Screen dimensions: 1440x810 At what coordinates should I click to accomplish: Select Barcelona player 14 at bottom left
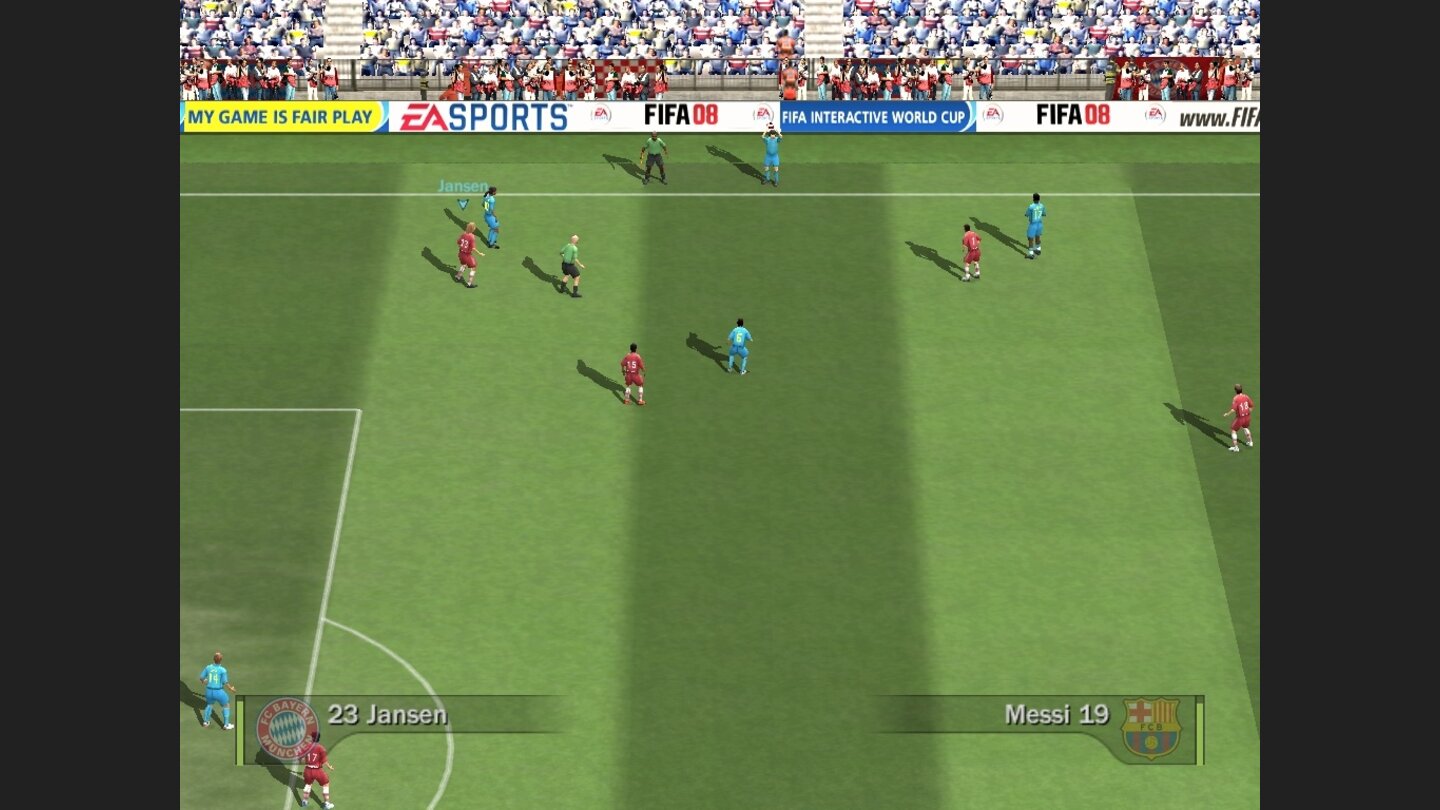(213, 680)
